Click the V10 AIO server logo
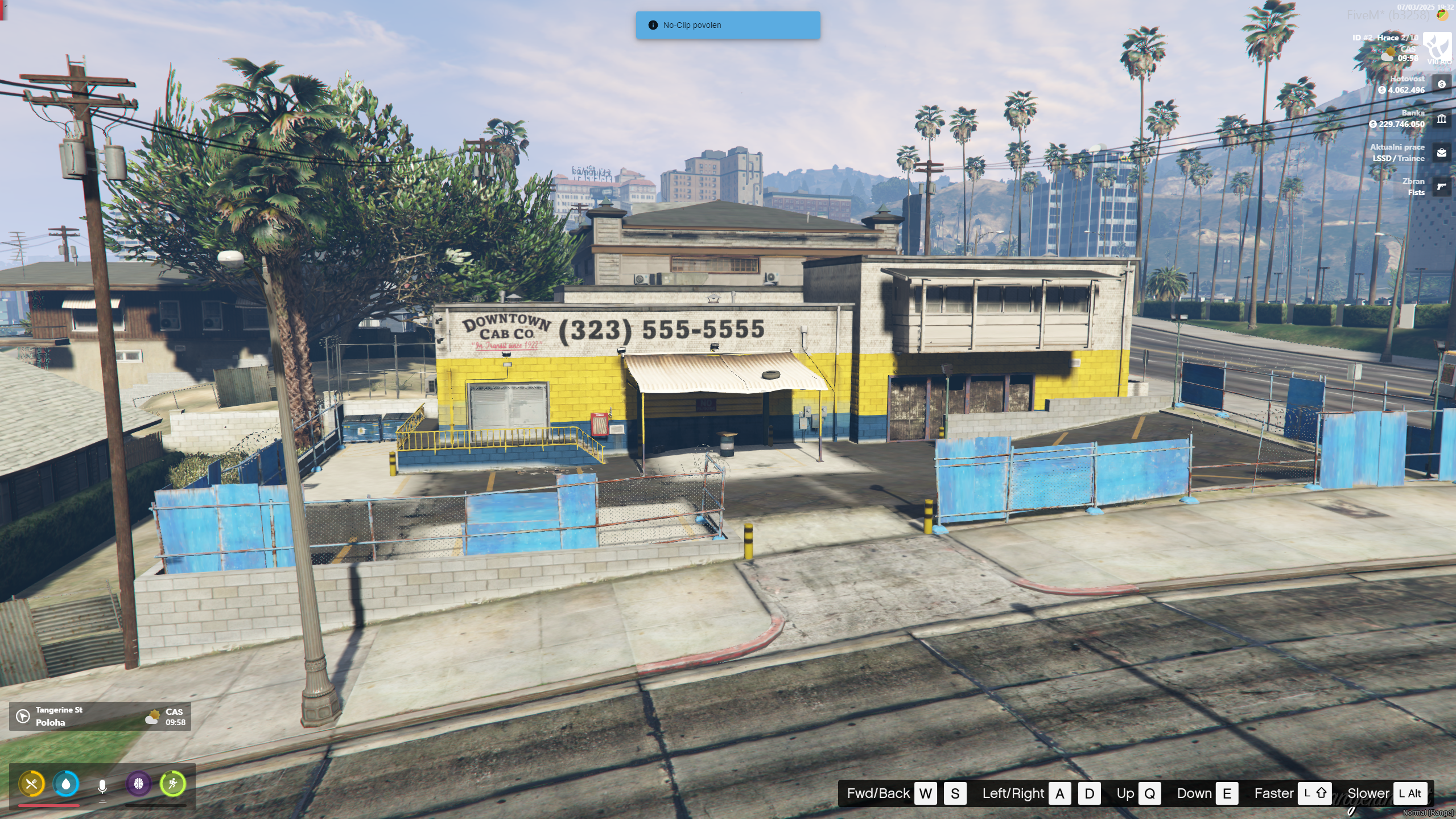The height and width of the screenshot is (819, 1456). click(x=1437, y=47)
